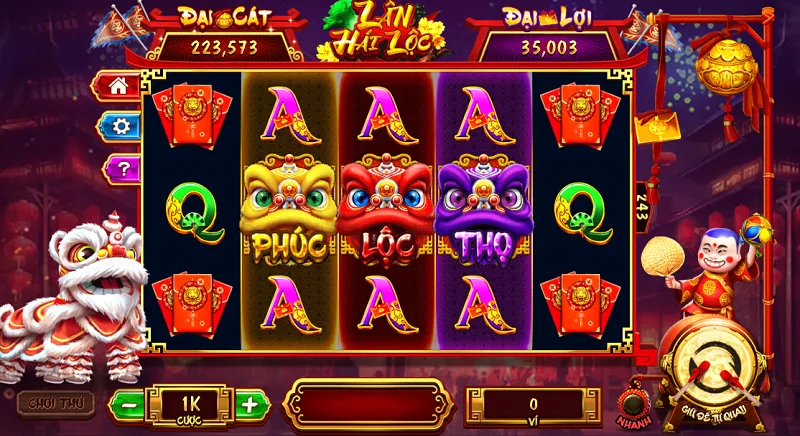This screenshot has width=800, height=436.
Task: Open the gear settings menu
Action: [x=120, y=126]
